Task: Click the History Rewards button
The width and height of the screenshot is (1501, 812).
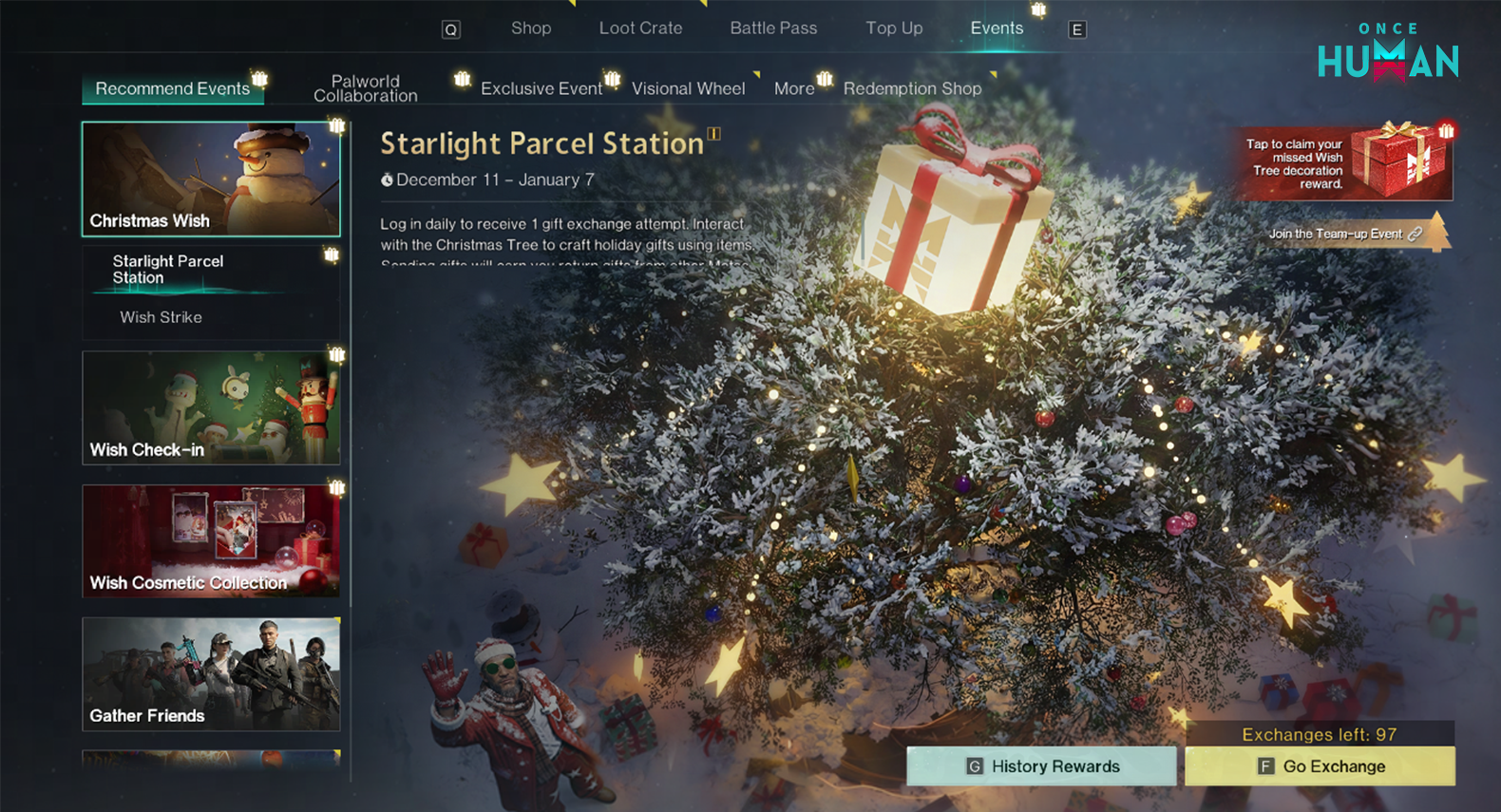Action: click(x=1041, y=766)
